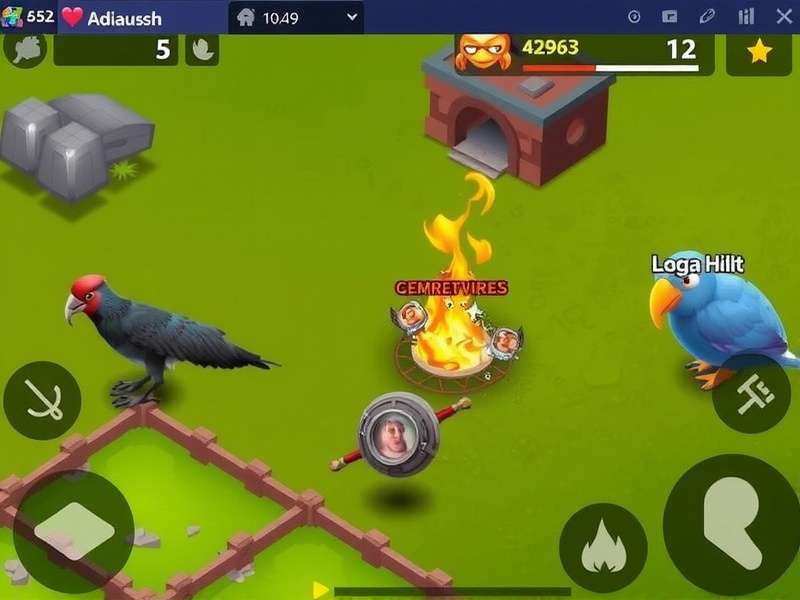Activate the flame ability button
Viewport: 800px width, 600px height.
pyautogui.click(x=603, y=548)
